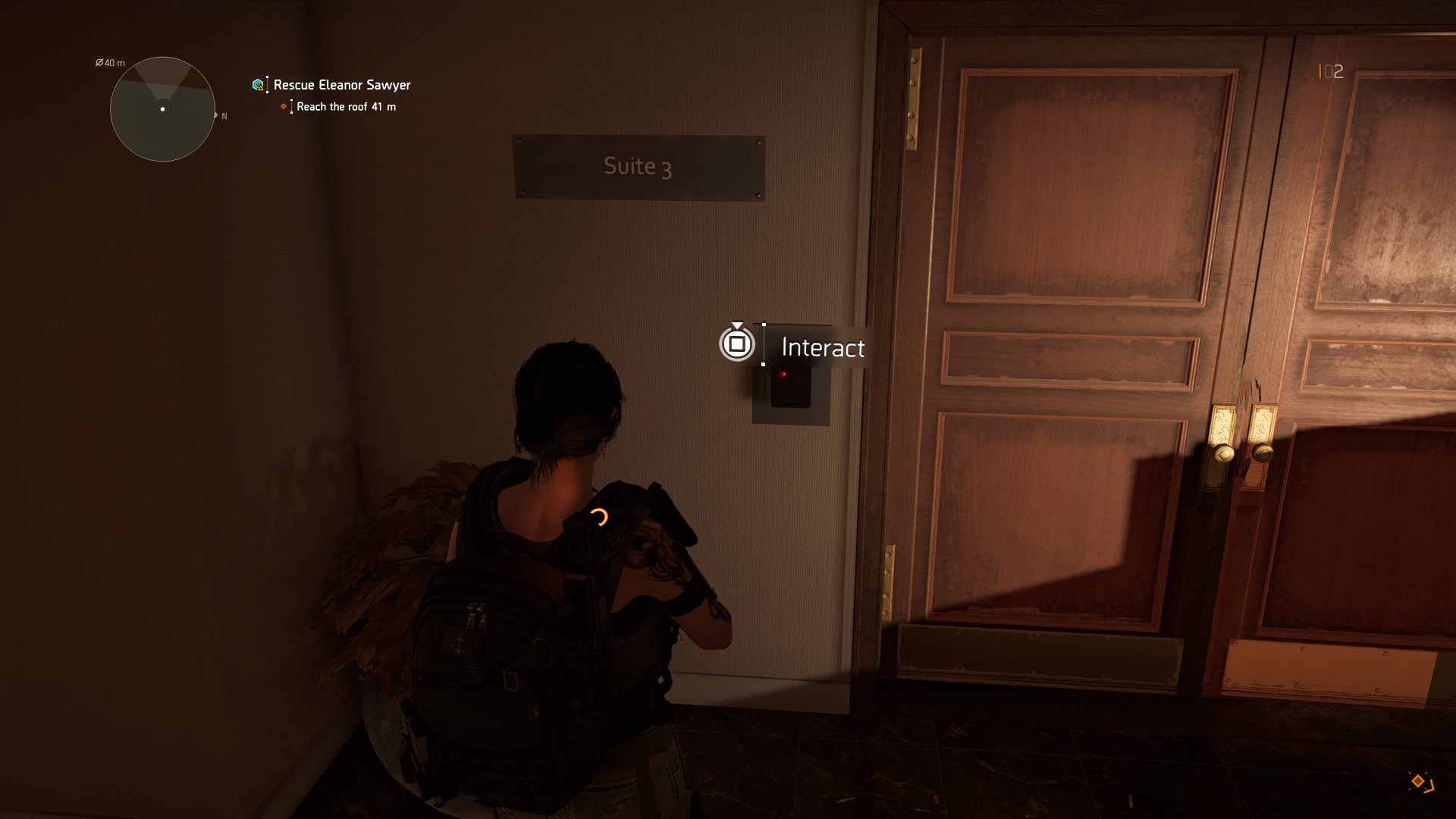Toggle the Interact prompt highlight

coord(736,344)
